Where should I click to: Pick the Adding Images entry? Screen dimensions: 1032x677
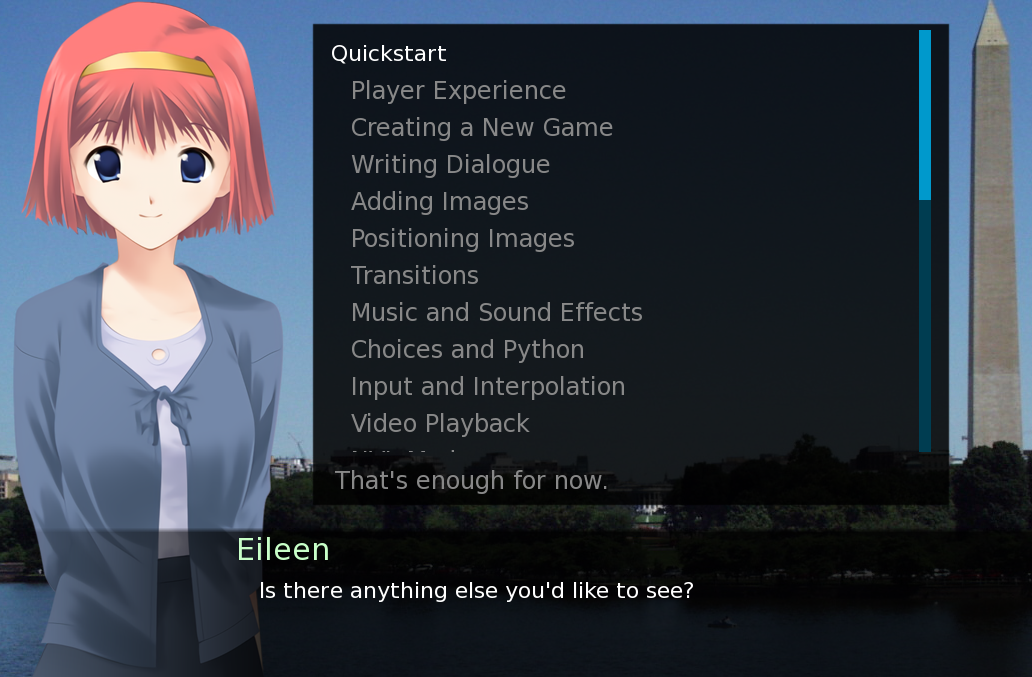439,202
